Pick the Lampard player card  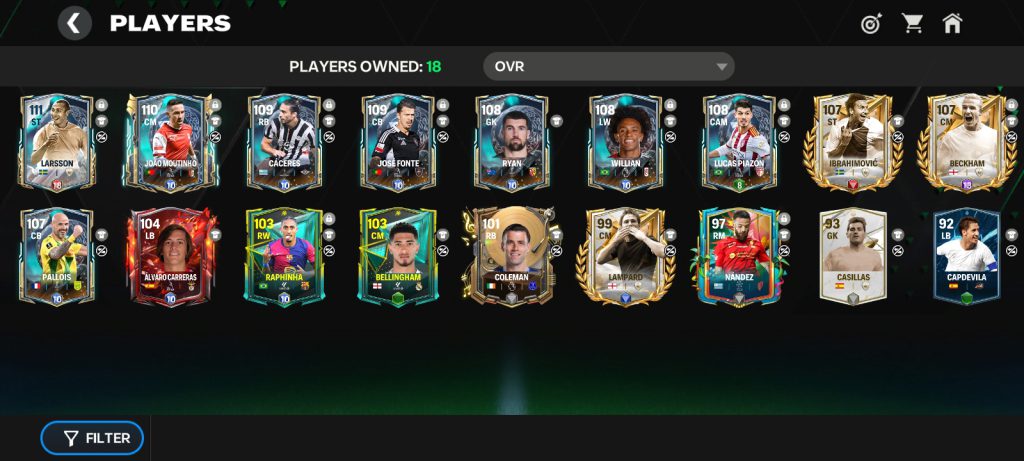625,256
